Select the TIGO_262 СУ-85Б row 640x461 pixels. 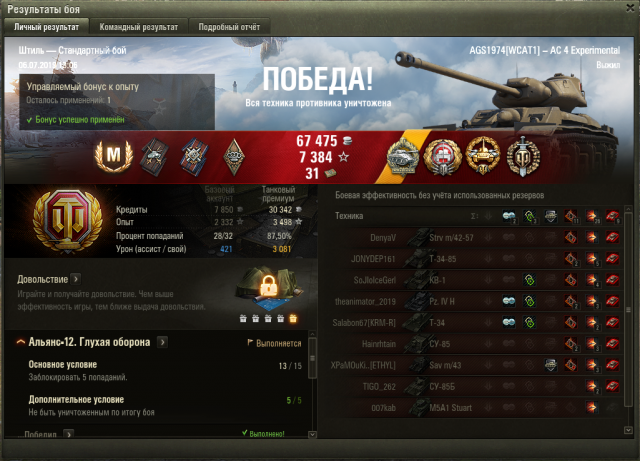[x=480, y=386]
